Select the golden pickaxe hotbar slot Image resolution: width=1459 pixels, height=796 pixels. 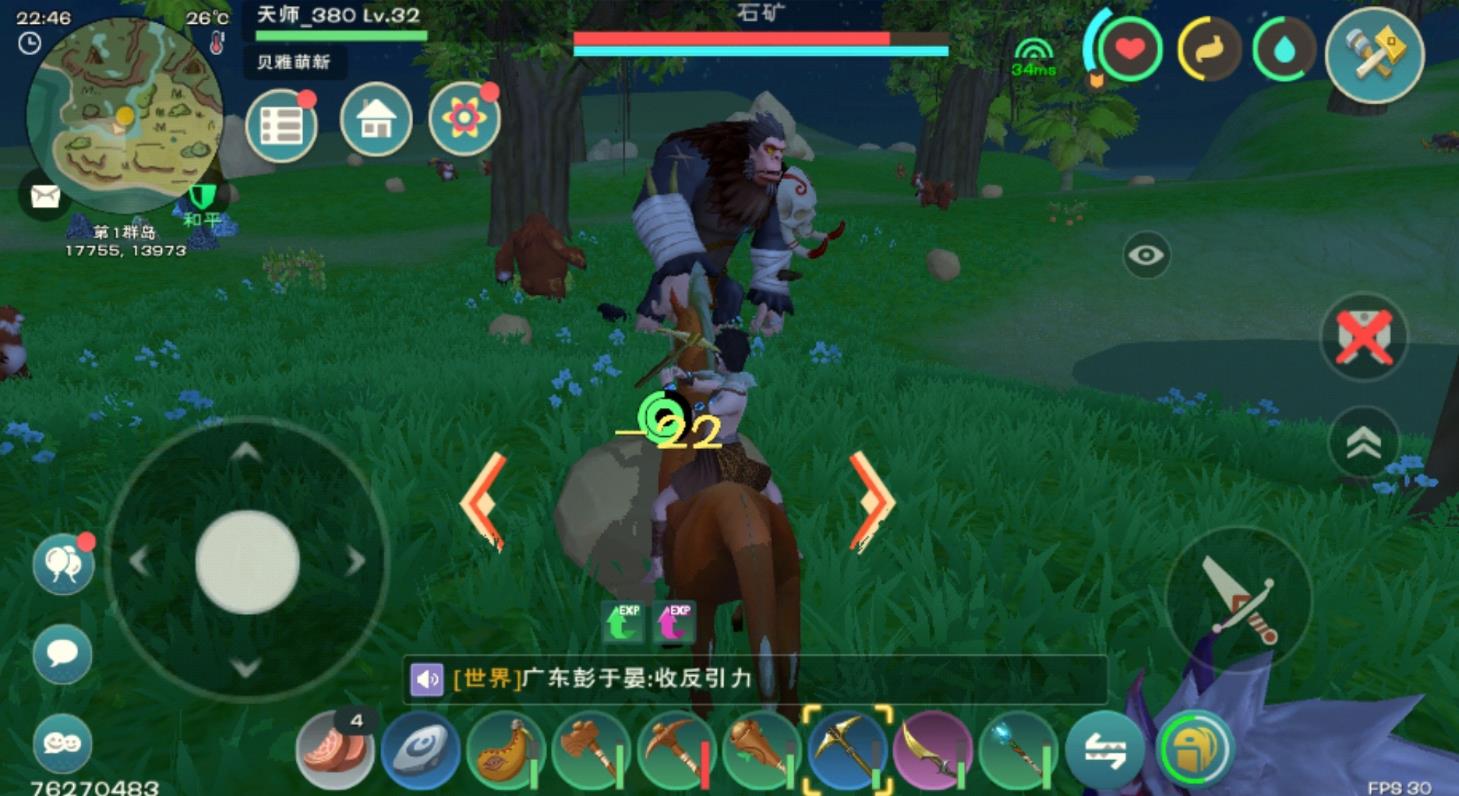[846, 751]
